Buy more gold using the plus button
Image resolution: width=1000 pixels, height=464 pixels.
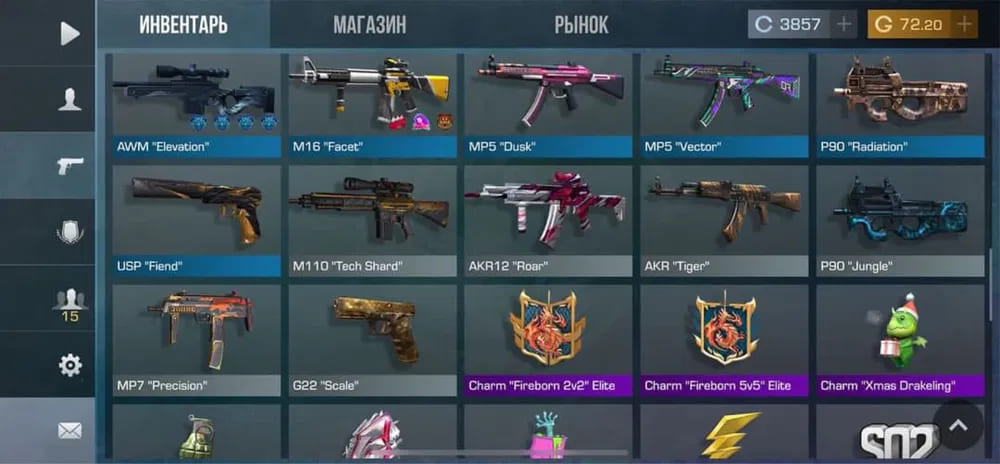click(964, 24)
